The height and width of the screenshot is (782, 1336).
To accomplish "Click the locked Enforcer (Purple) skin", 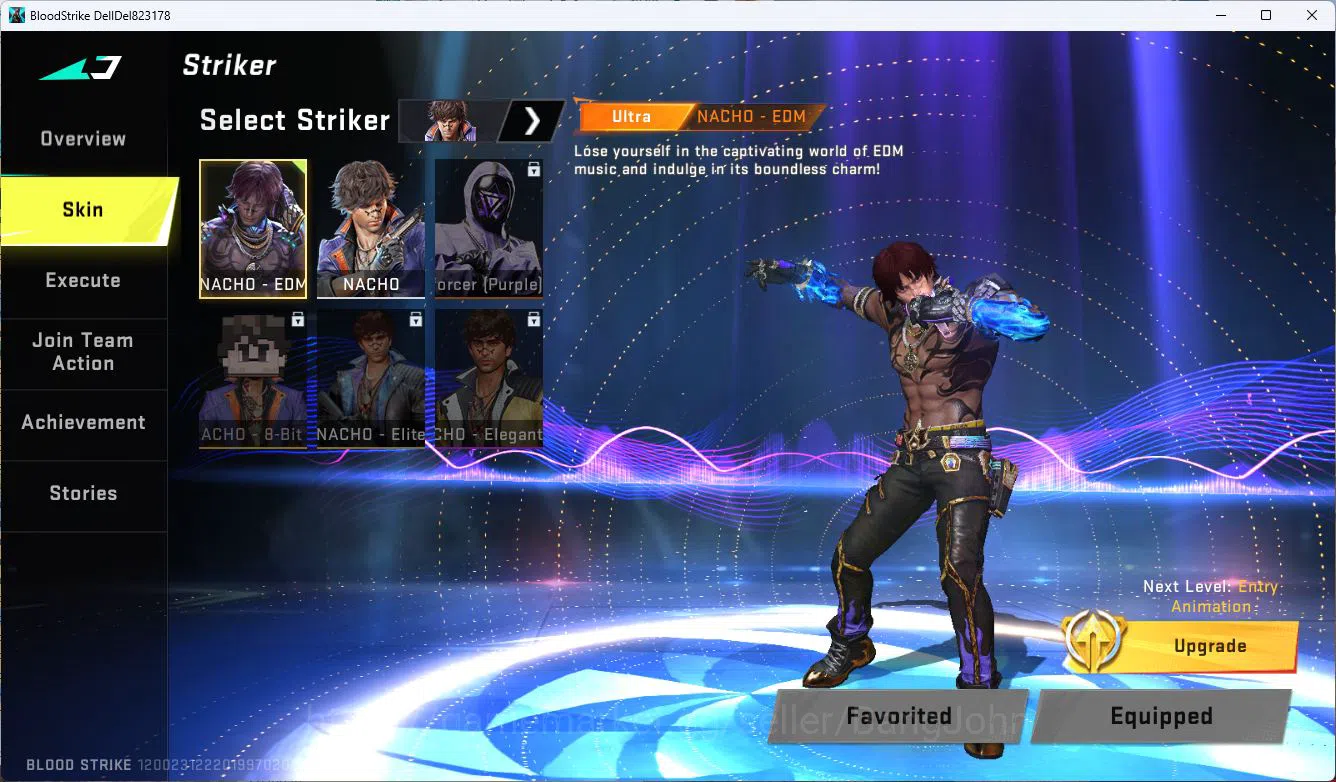I will 488,225.
